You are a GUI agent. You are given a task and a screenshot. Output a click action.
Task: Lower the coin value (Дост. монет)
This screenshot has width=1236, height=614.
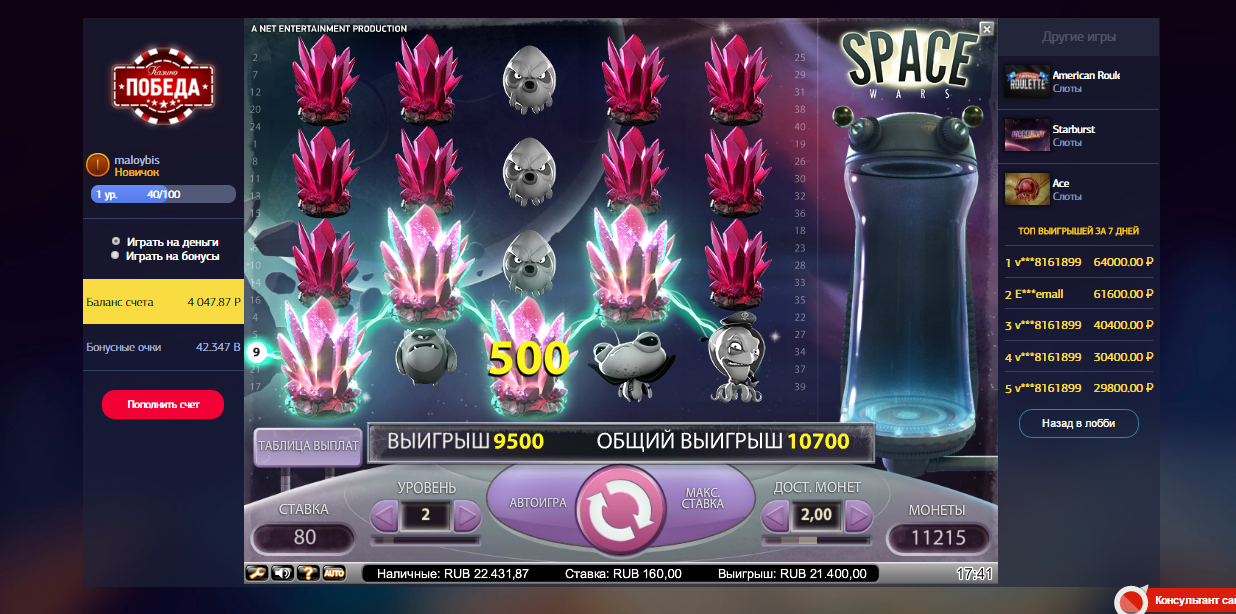pos(775,516)
